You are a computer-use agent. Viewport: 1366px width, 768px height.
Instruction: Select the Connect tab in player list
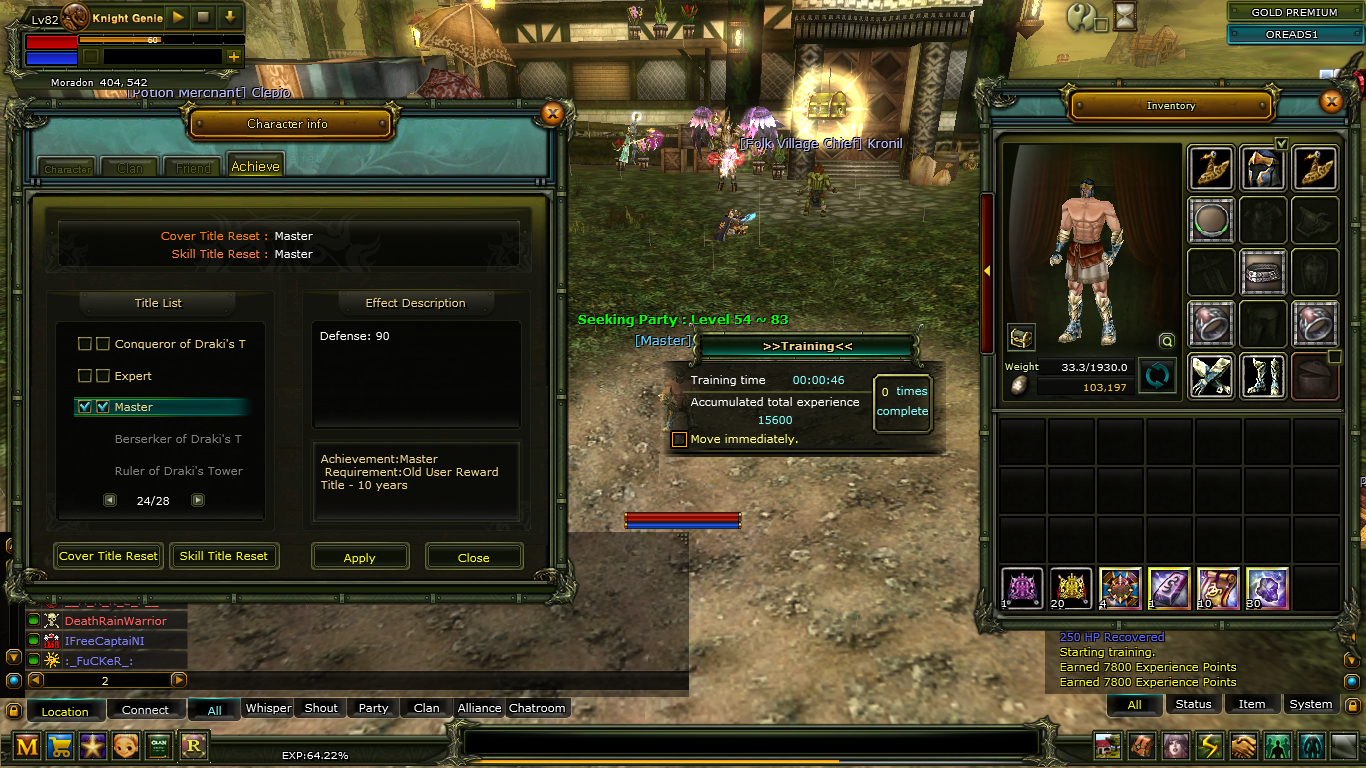tap(146, 710)
